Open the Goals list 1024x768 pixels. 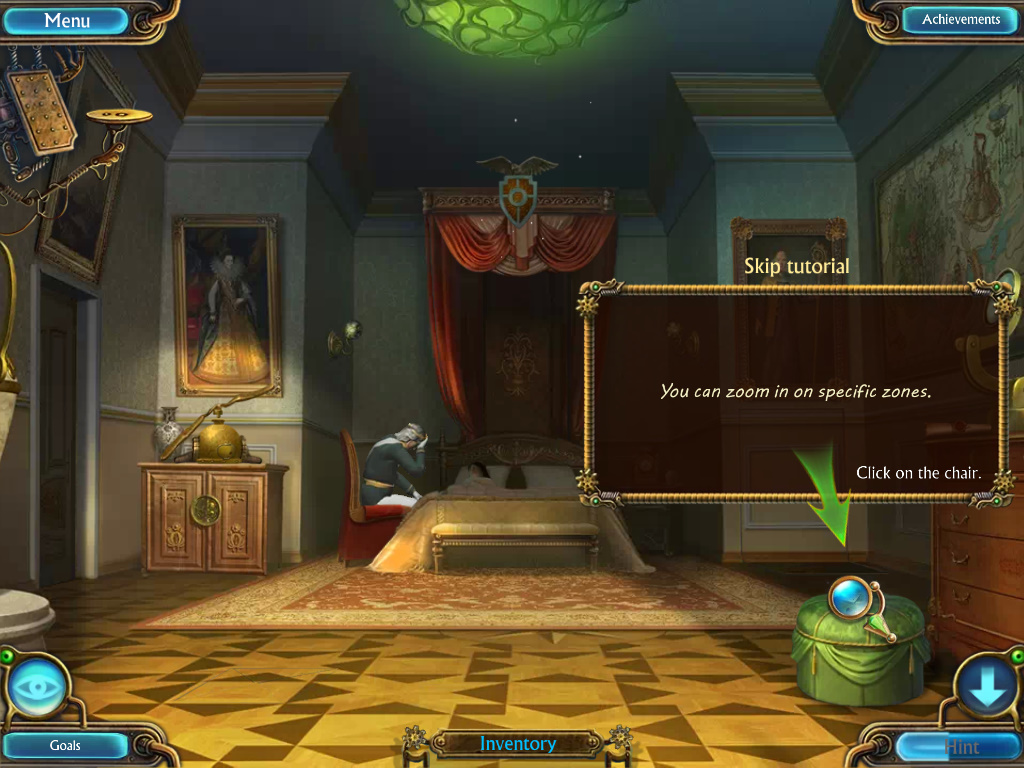[x=66, y=745]
